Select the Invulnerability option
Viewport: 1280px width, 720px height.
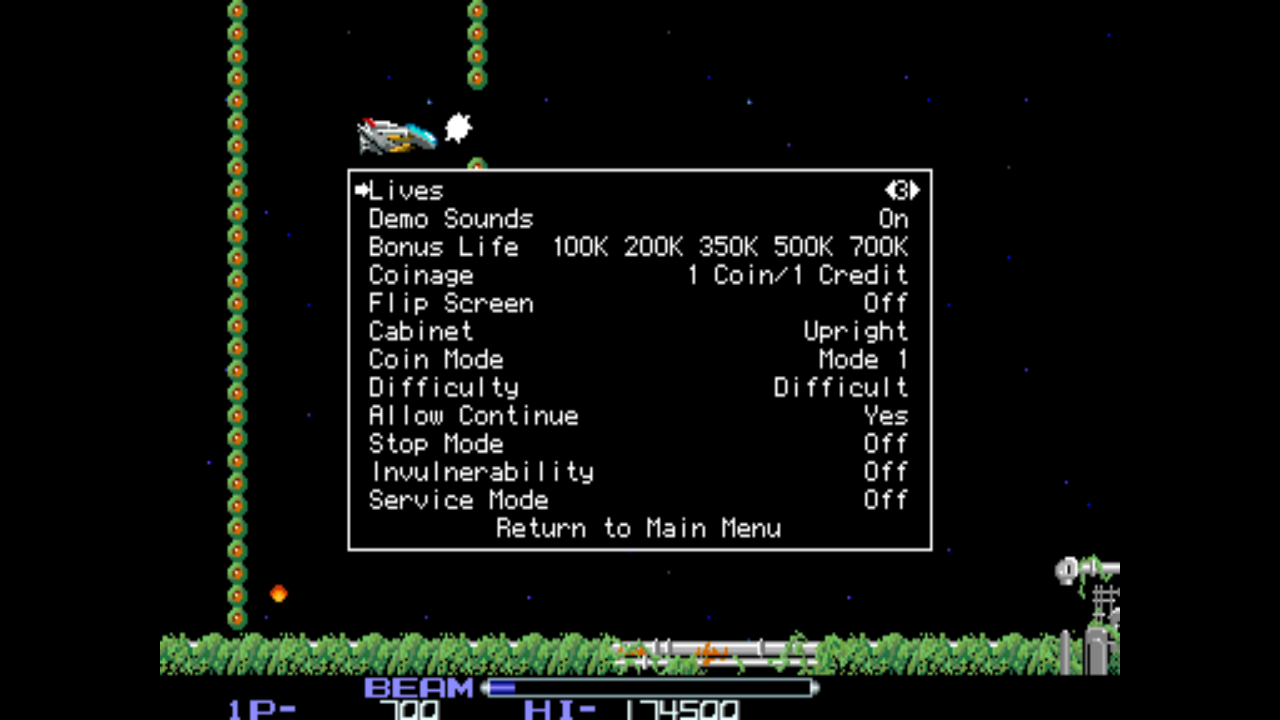(481, 471)
